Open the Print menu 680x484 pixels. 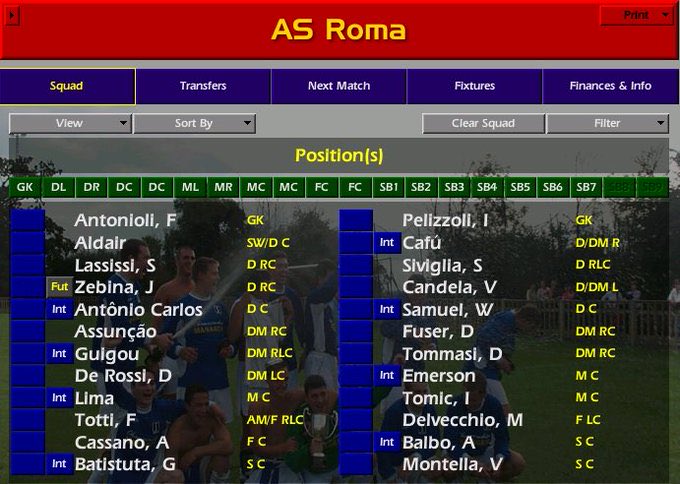click(636, 15)
